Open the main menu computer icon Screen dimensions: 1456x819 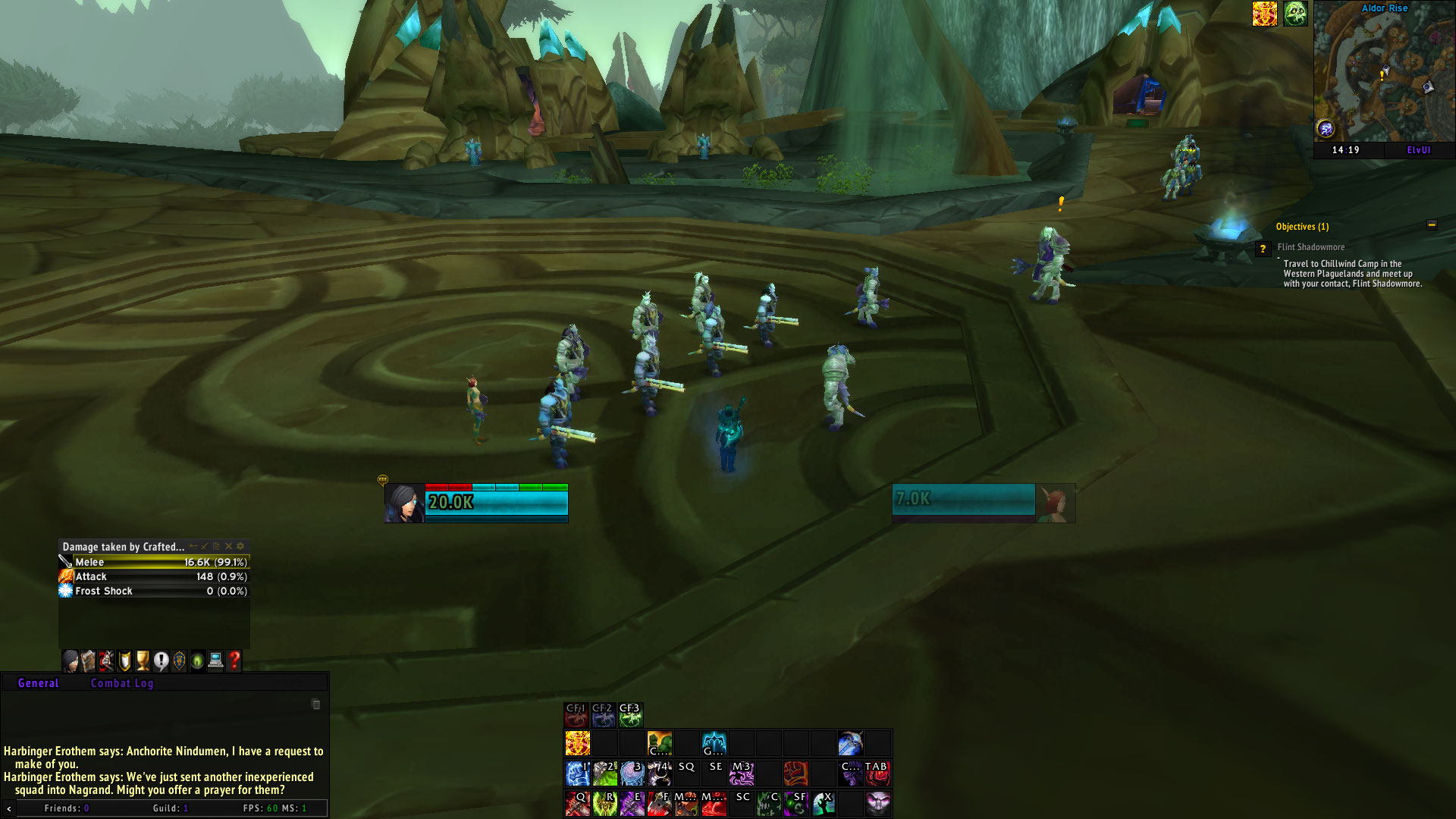pyautogui.click(x=215, y=661)
